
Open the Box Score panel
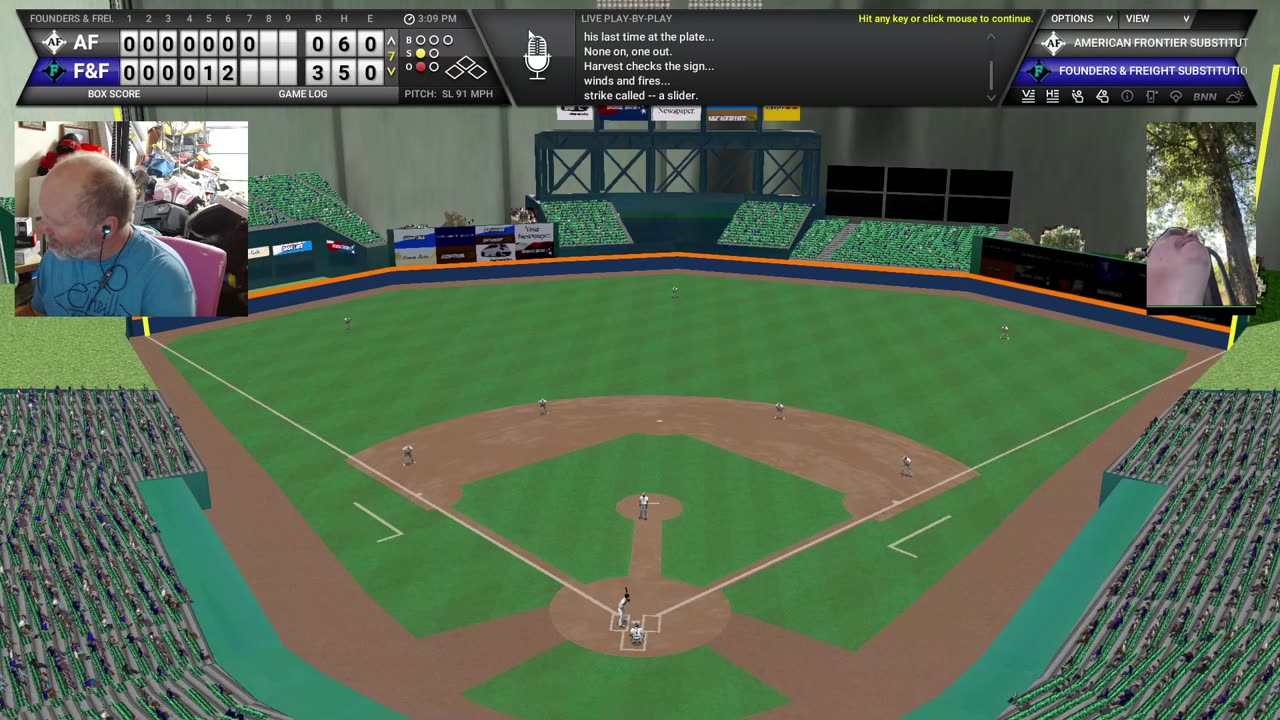tap(113, 94)
